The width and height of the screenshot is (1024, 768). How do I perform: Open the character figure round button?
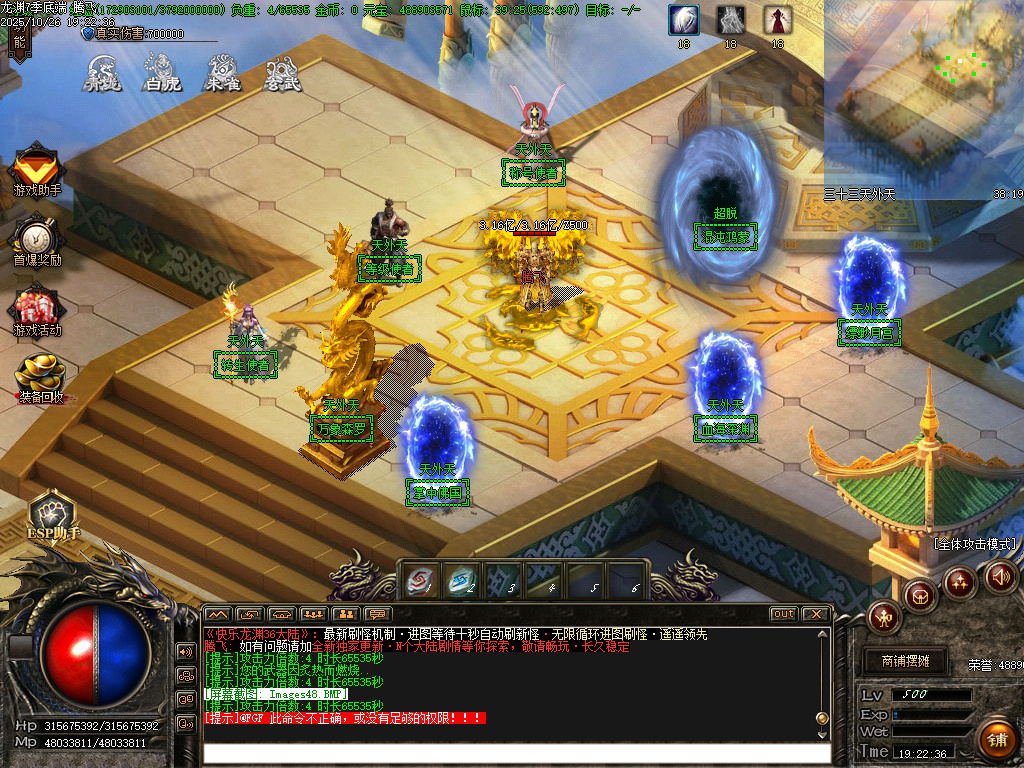pyautogui.click(x=884, y=616)
